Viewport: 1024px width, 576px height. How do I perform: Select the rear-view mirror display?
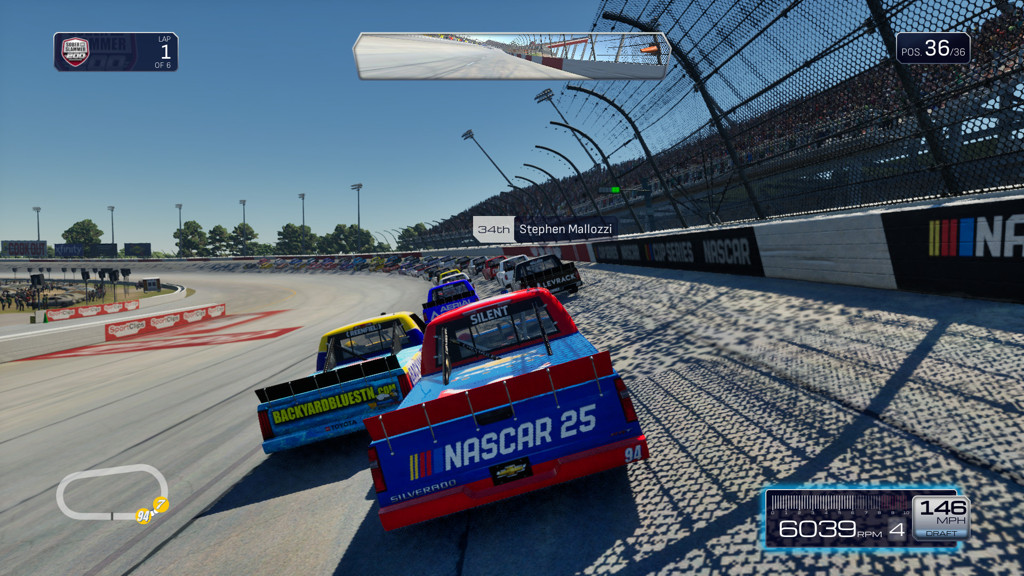(x=511, y=56)
